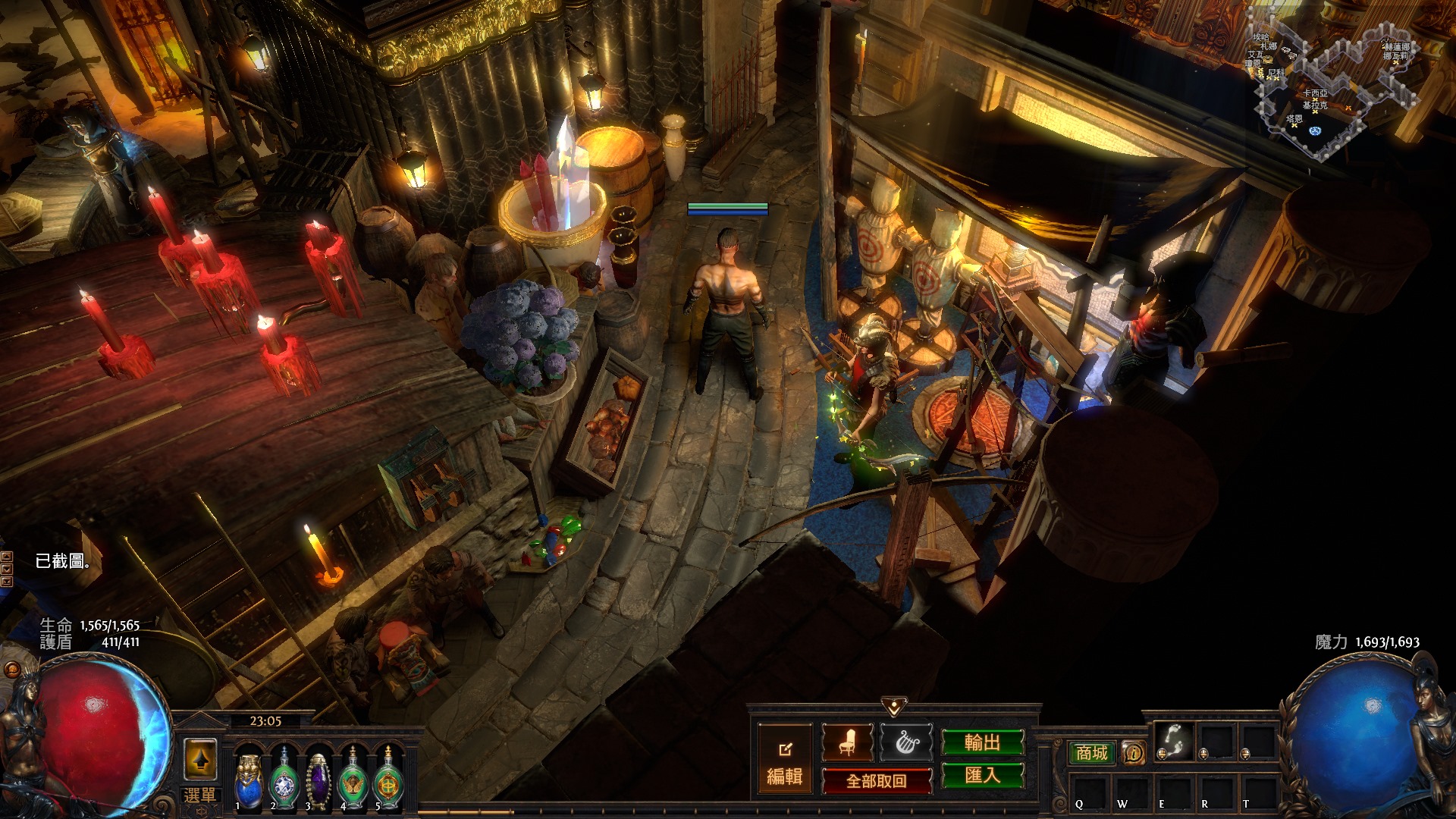This screenshot has width=1456, height=819.
Task: Use the green diamond flask in slot 2
Action: coord(284,777)
